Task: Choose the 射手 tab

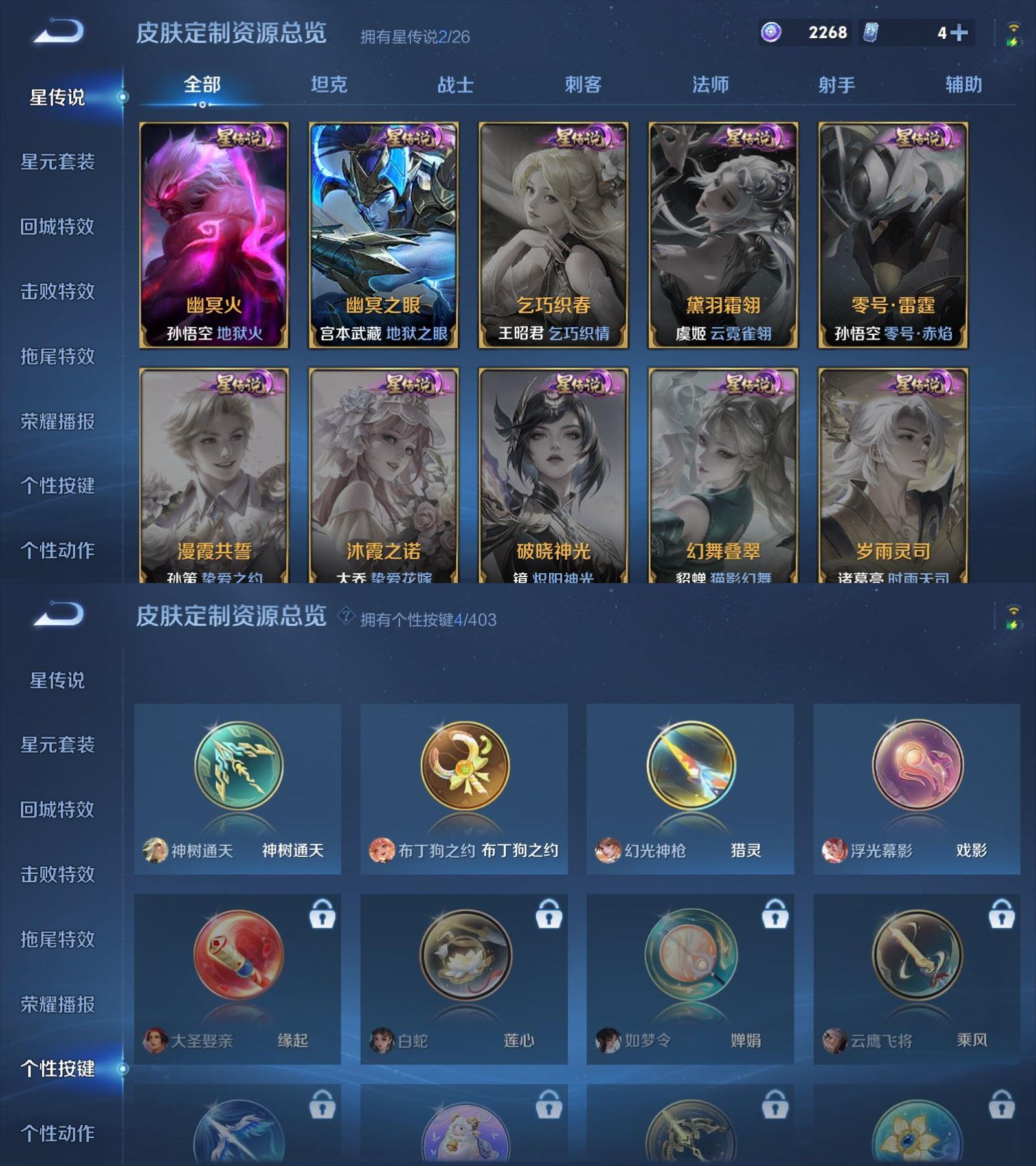Action: click(837, 85)
